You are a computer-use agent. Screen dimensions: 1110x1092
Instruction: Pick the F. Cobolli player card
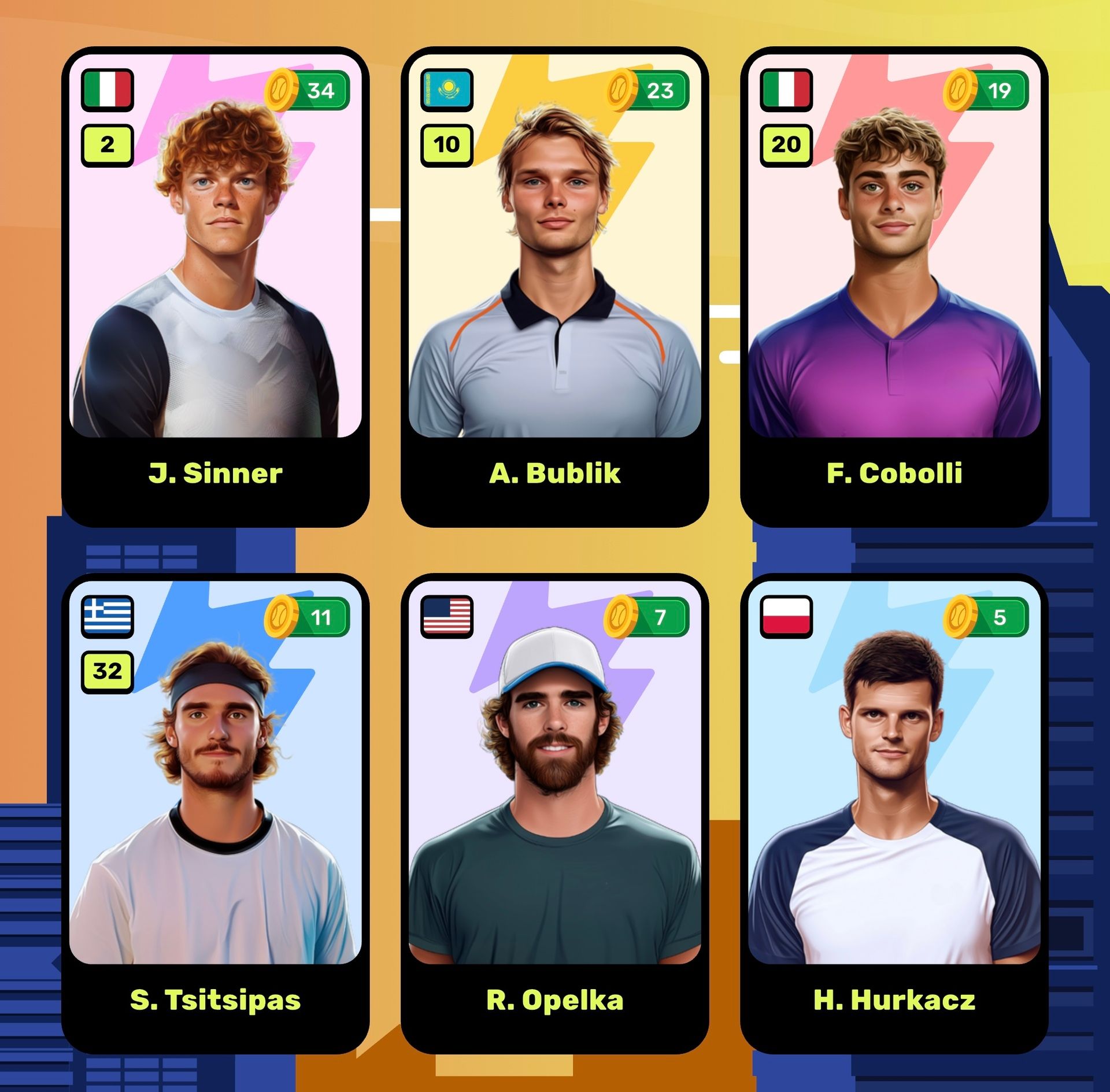[x=894, y=287]
